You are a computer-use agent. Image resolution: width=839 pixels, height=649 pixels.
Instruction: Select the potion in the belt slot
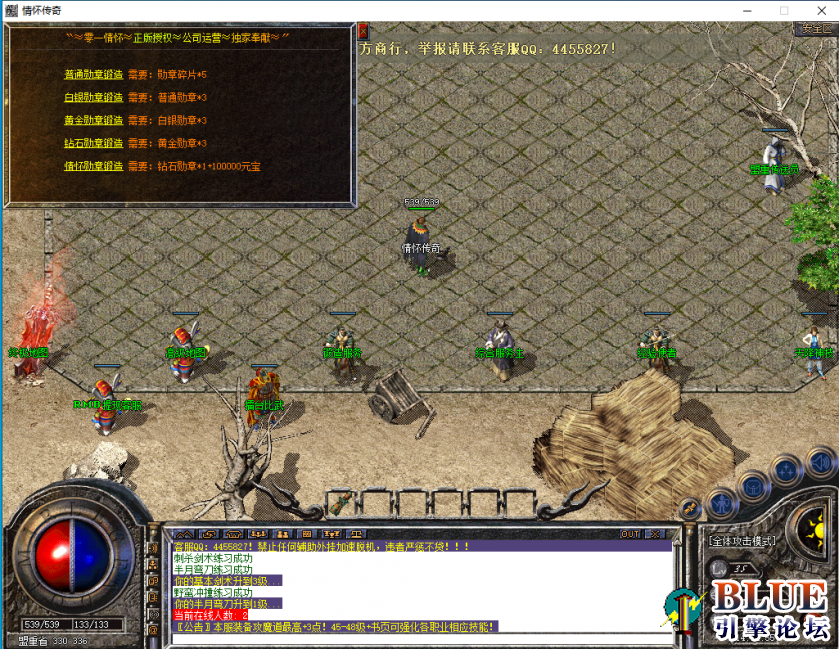[341, 500]
